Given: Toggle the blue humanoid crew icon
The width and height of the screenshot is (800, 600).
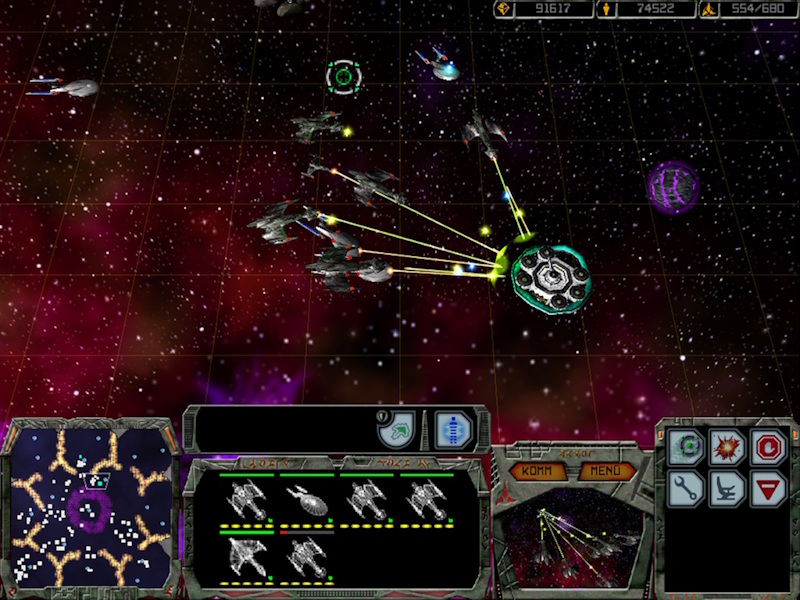Looking at the screenshot, I should [x=452, y=431].
